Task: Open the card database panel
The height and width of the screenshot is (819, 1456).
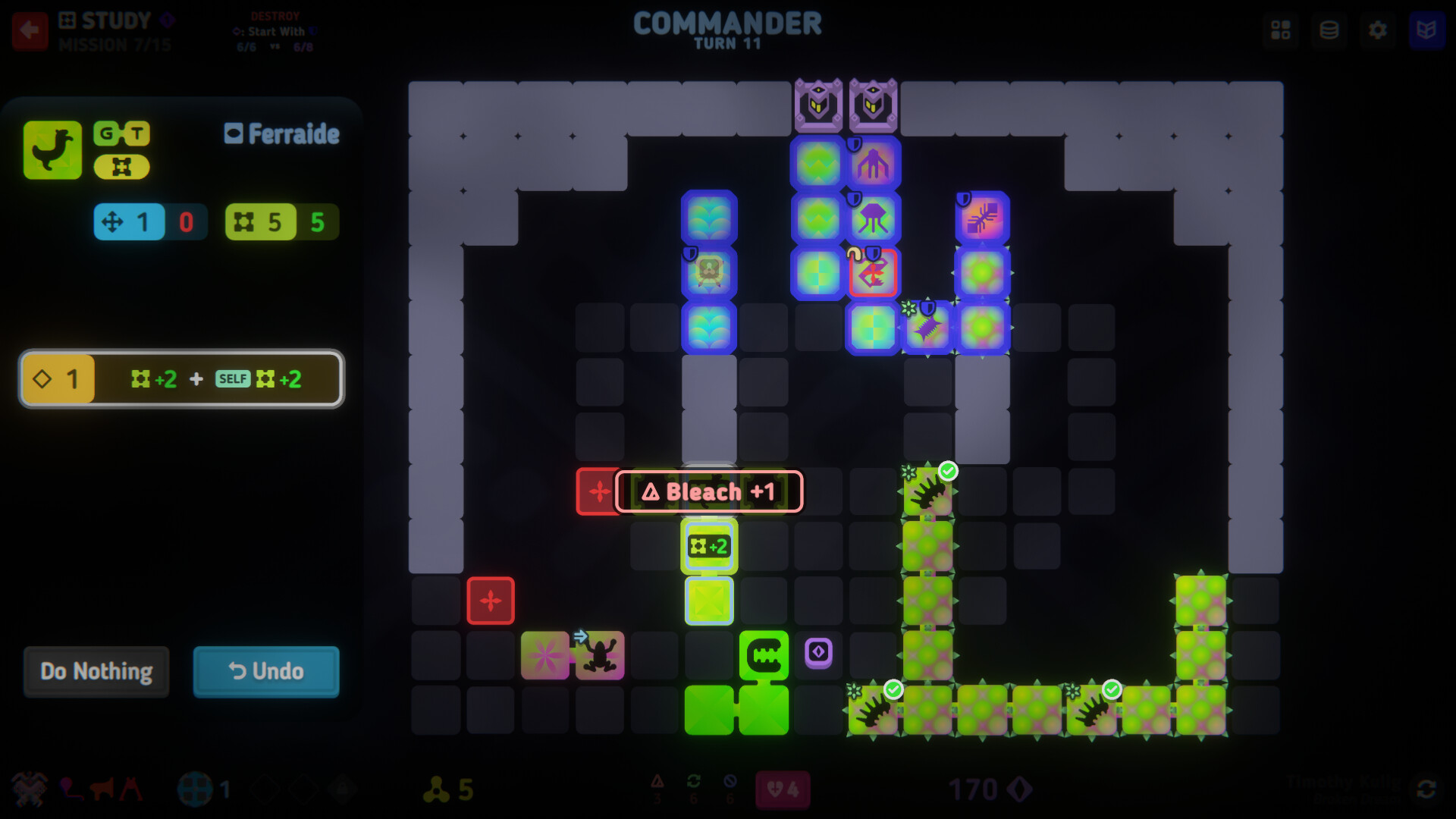Action: point(1329,30)
